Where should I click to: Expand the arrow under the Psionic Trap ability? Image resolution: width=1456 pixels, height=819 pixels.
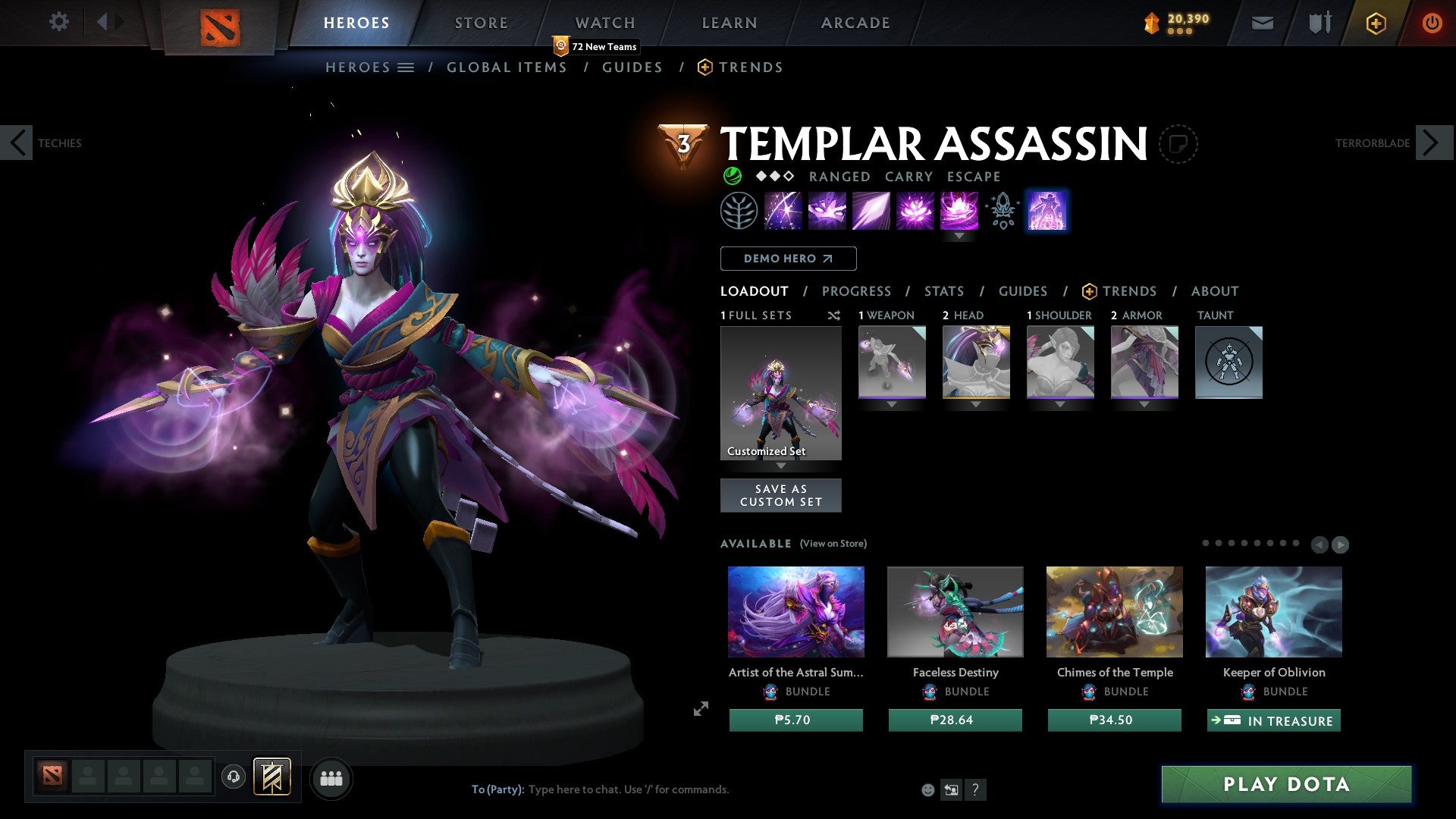(959, 236)
